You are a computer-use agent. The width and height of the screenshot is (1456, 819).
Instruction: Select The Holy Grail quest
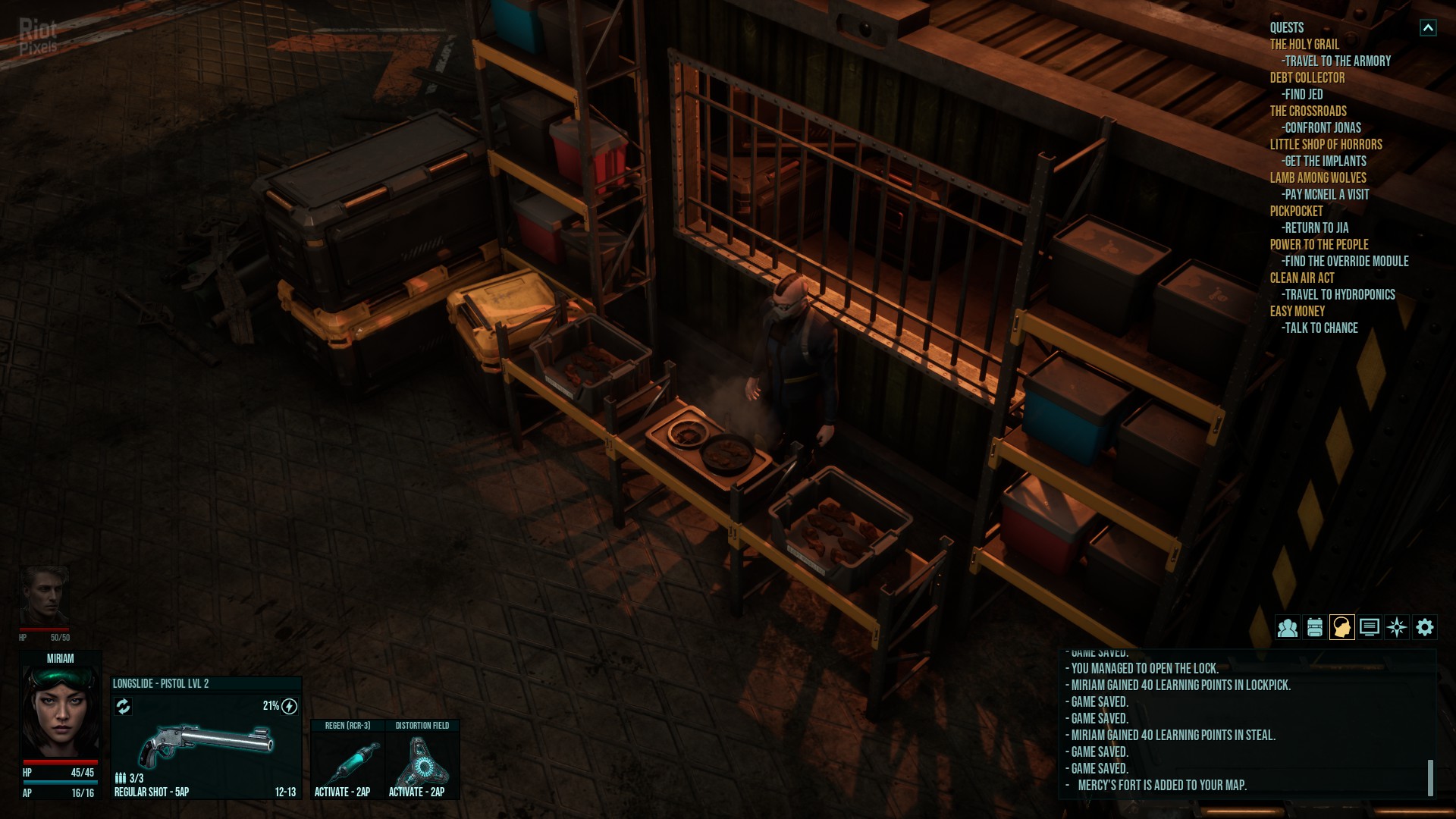tap(1304, 45)
